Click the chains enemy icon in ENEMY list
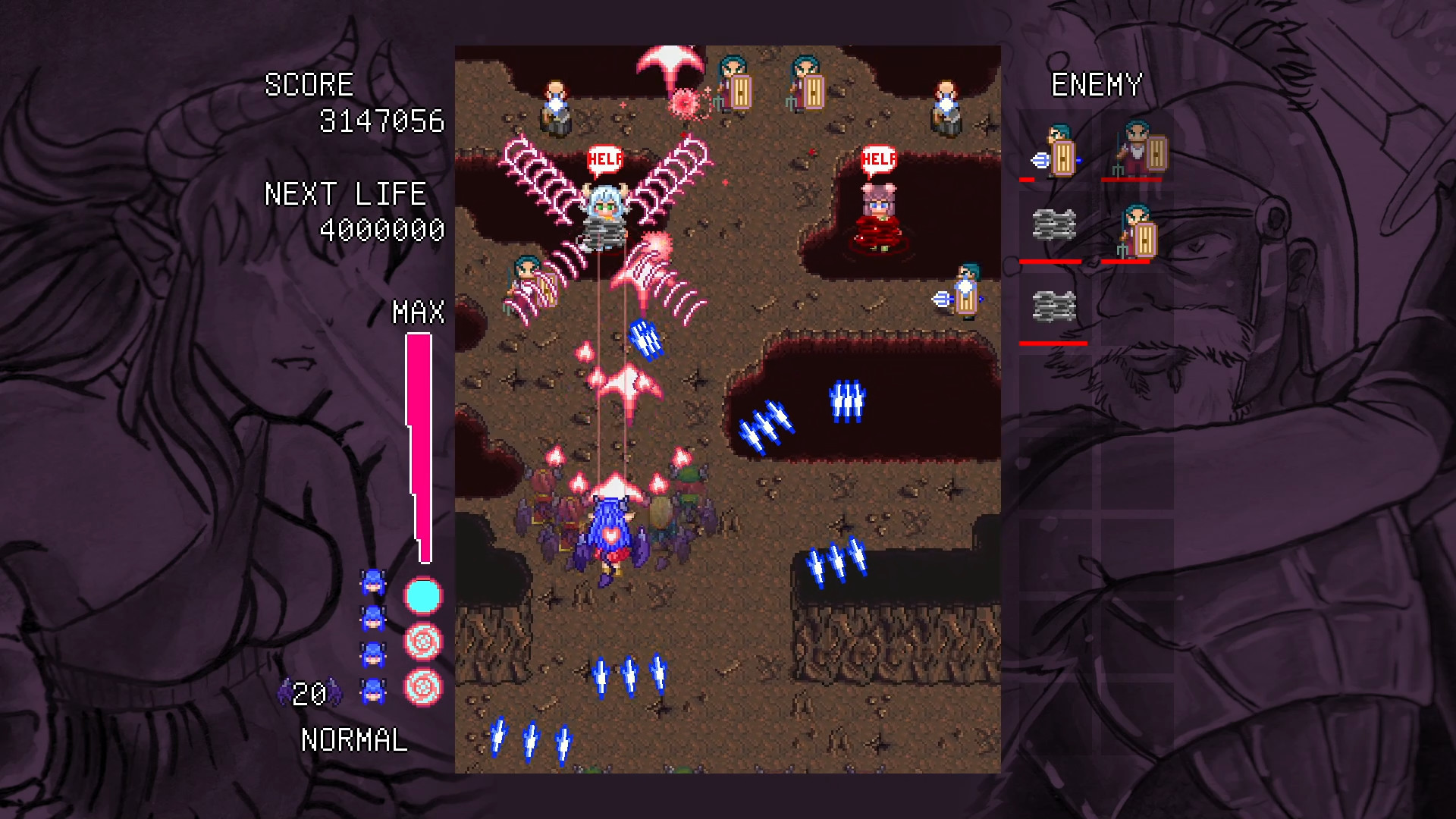 coord(1054,224)
